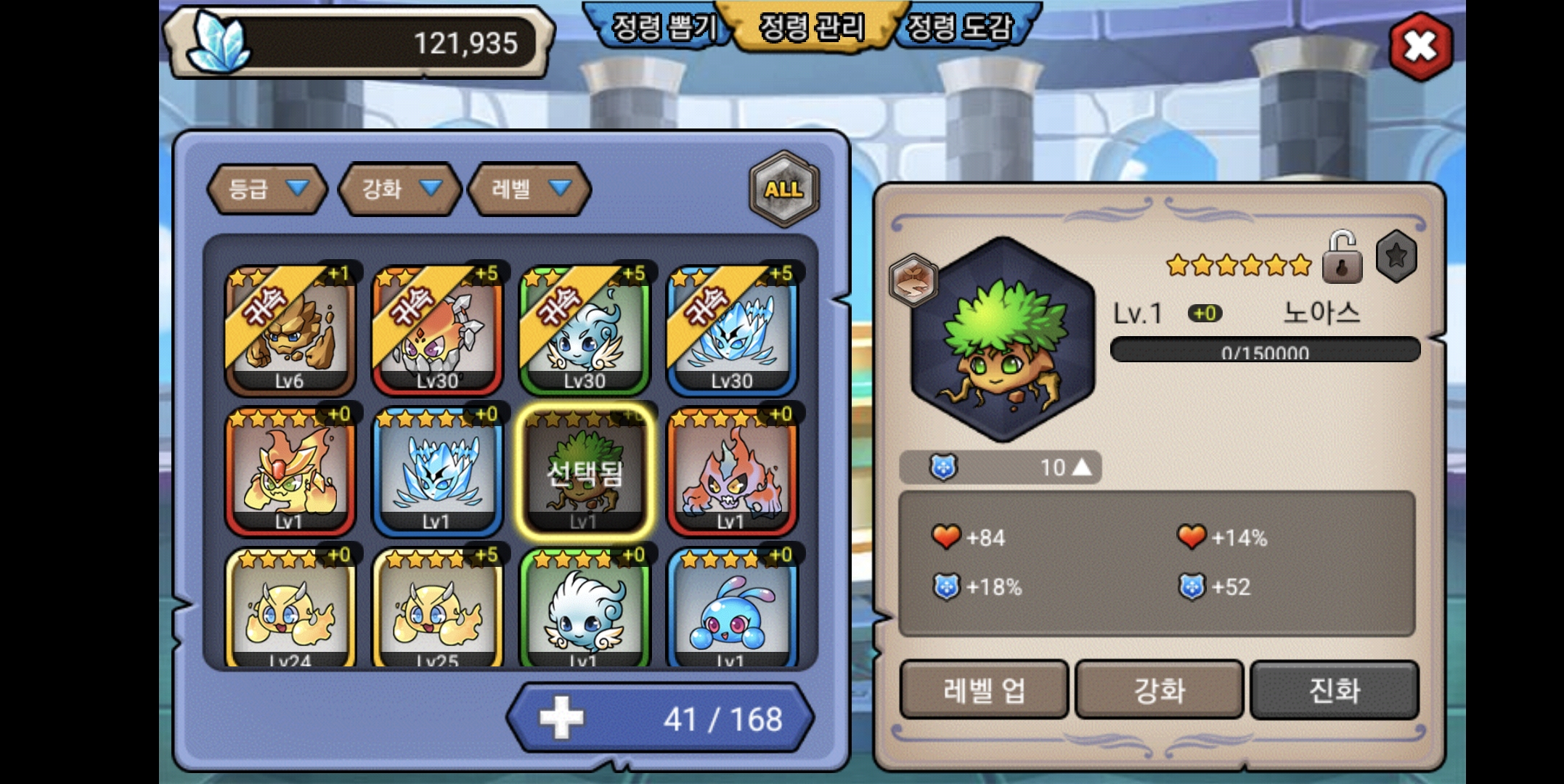Open the 강화 enhancement button
The image size is (1564, 784).
tap(1159, 690)
